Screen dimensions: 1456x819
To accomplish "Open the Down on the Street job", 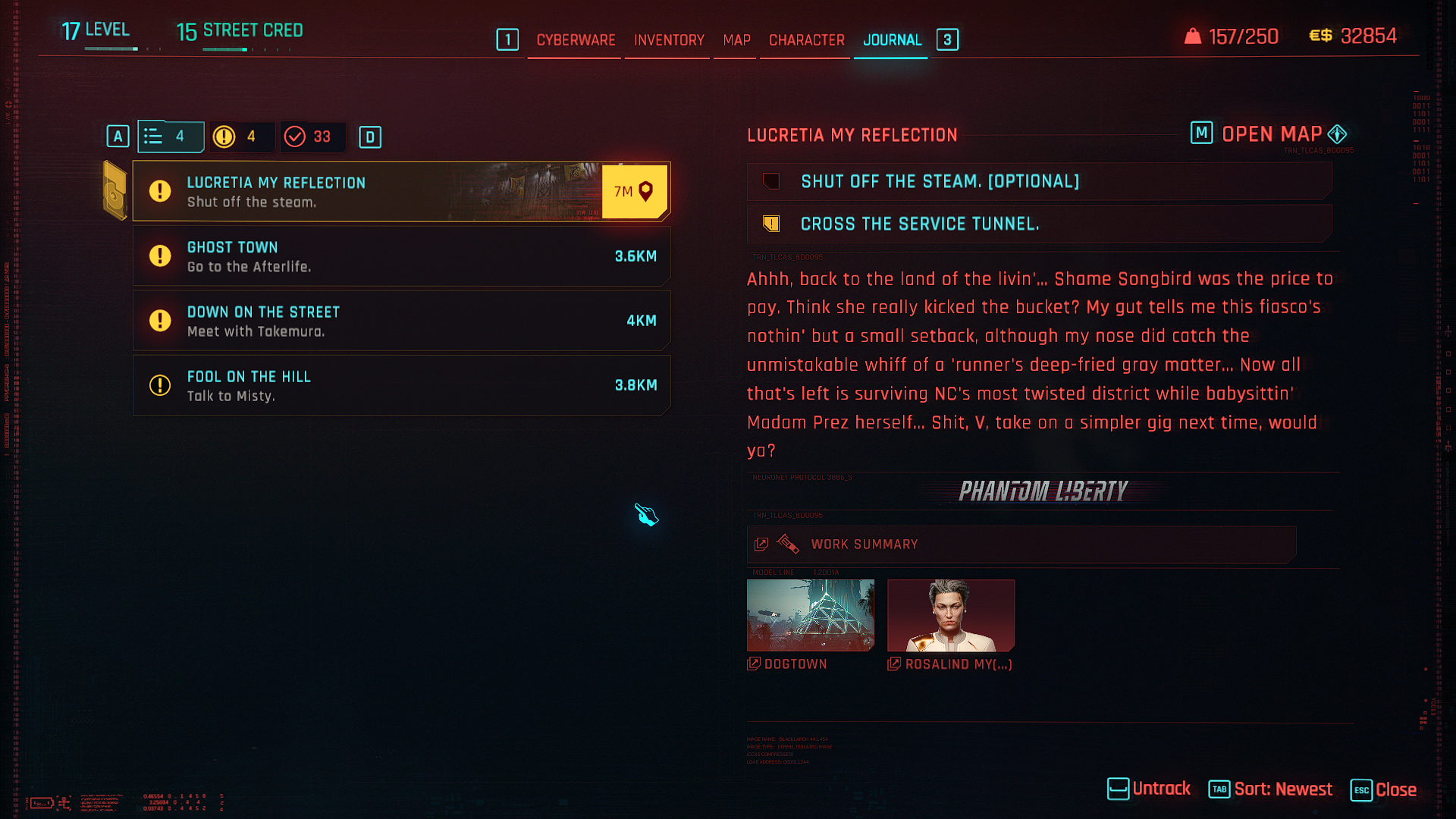I will (x=400, y=321).
